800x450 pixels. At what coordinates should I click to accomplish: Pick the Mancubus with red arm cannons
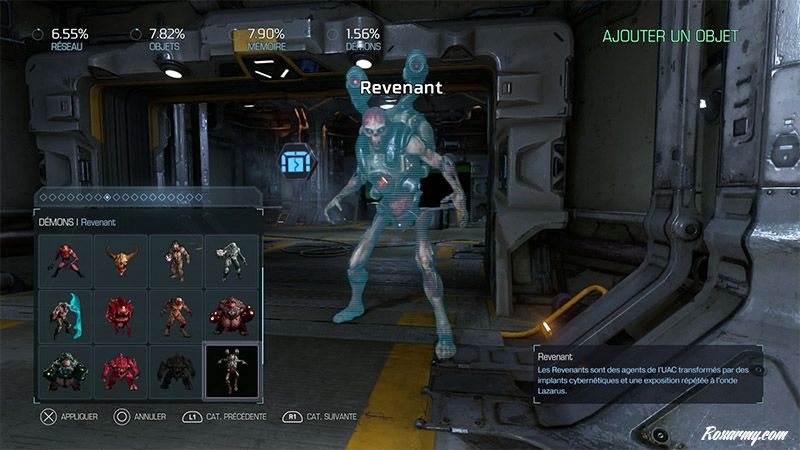[x=231, y=315]
